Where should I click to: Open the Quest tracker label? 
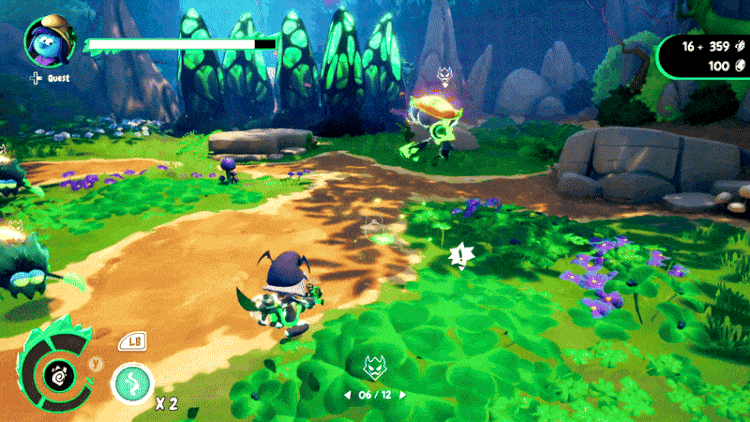pos(51,76)
